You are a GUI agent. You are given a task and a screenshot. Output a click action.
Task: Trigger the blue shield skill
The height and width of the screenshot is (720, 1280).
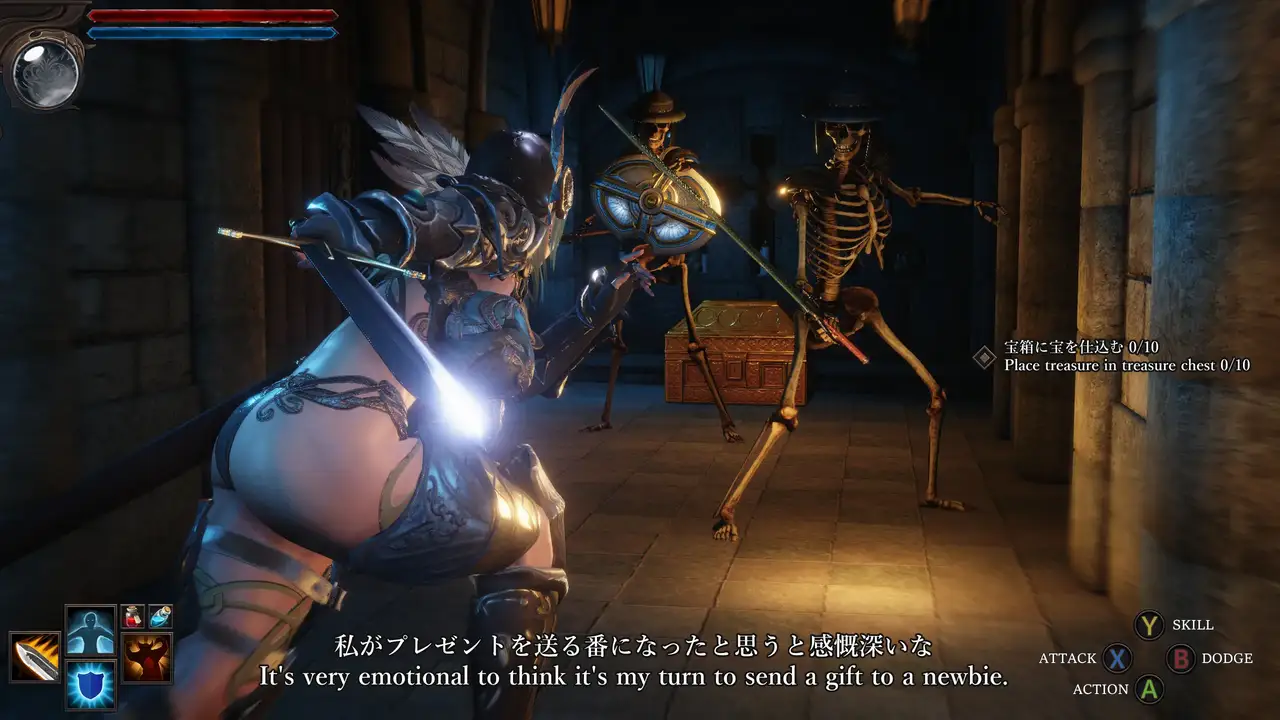point(90,685)
